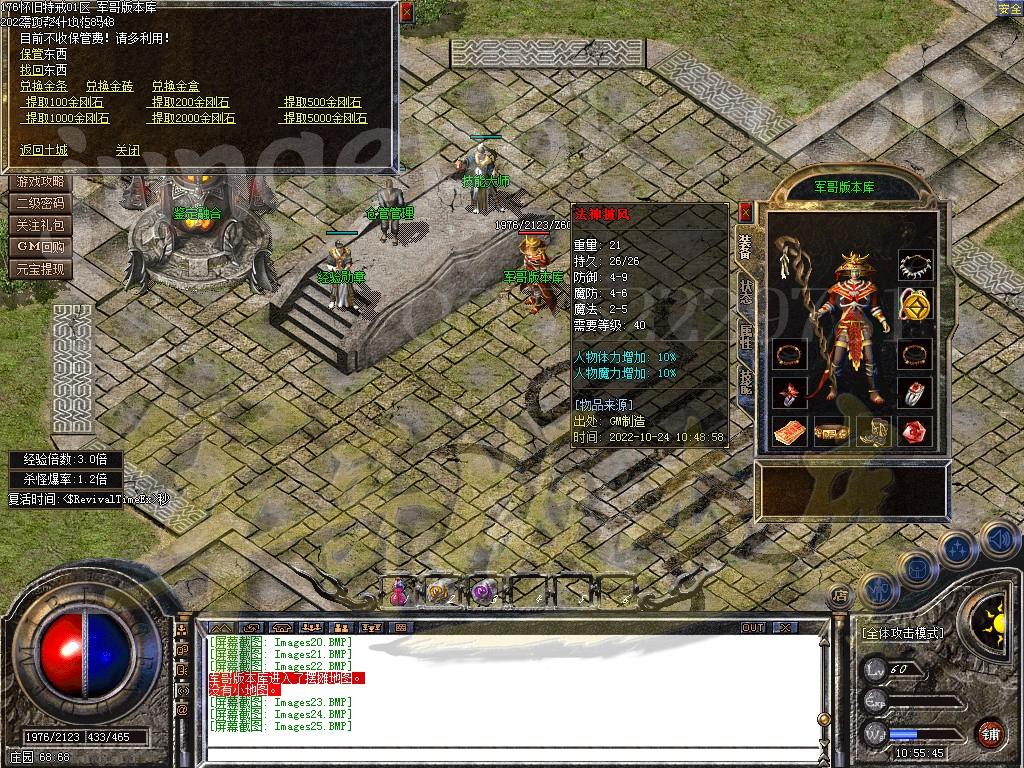
Task: Switch to the 状态 status tab
Action: (745, 290)
